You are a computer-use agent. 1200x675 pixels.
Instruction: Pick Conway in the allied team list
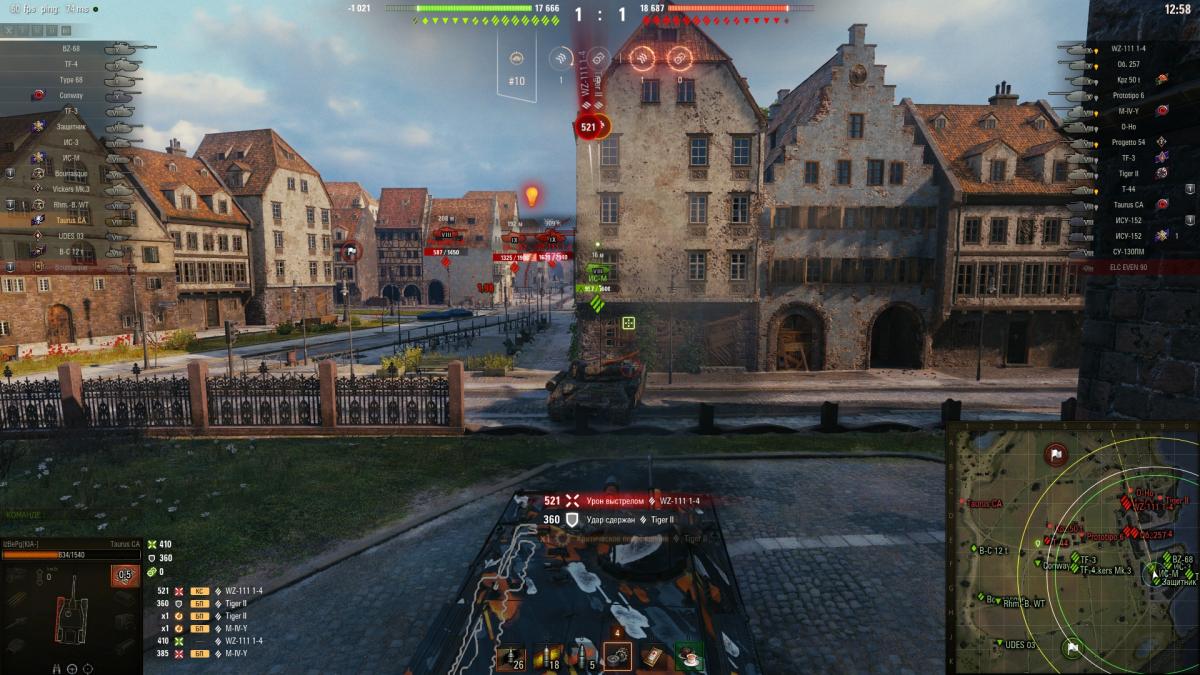70,95
